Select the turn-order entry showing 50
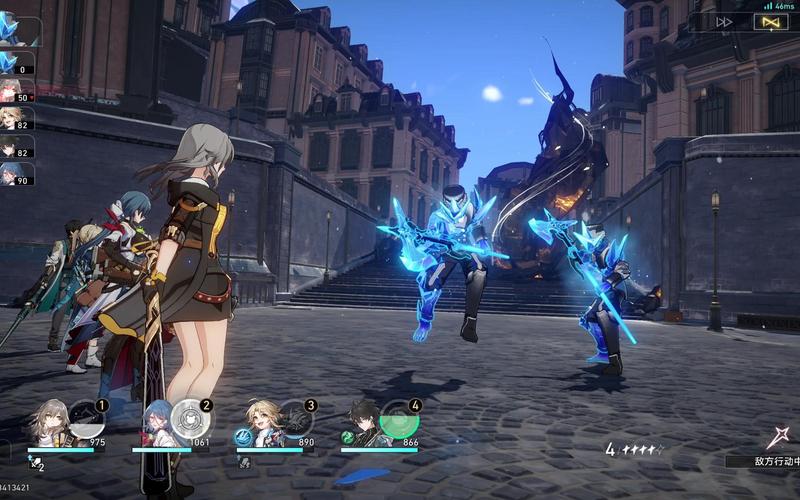 click(17, 90)
